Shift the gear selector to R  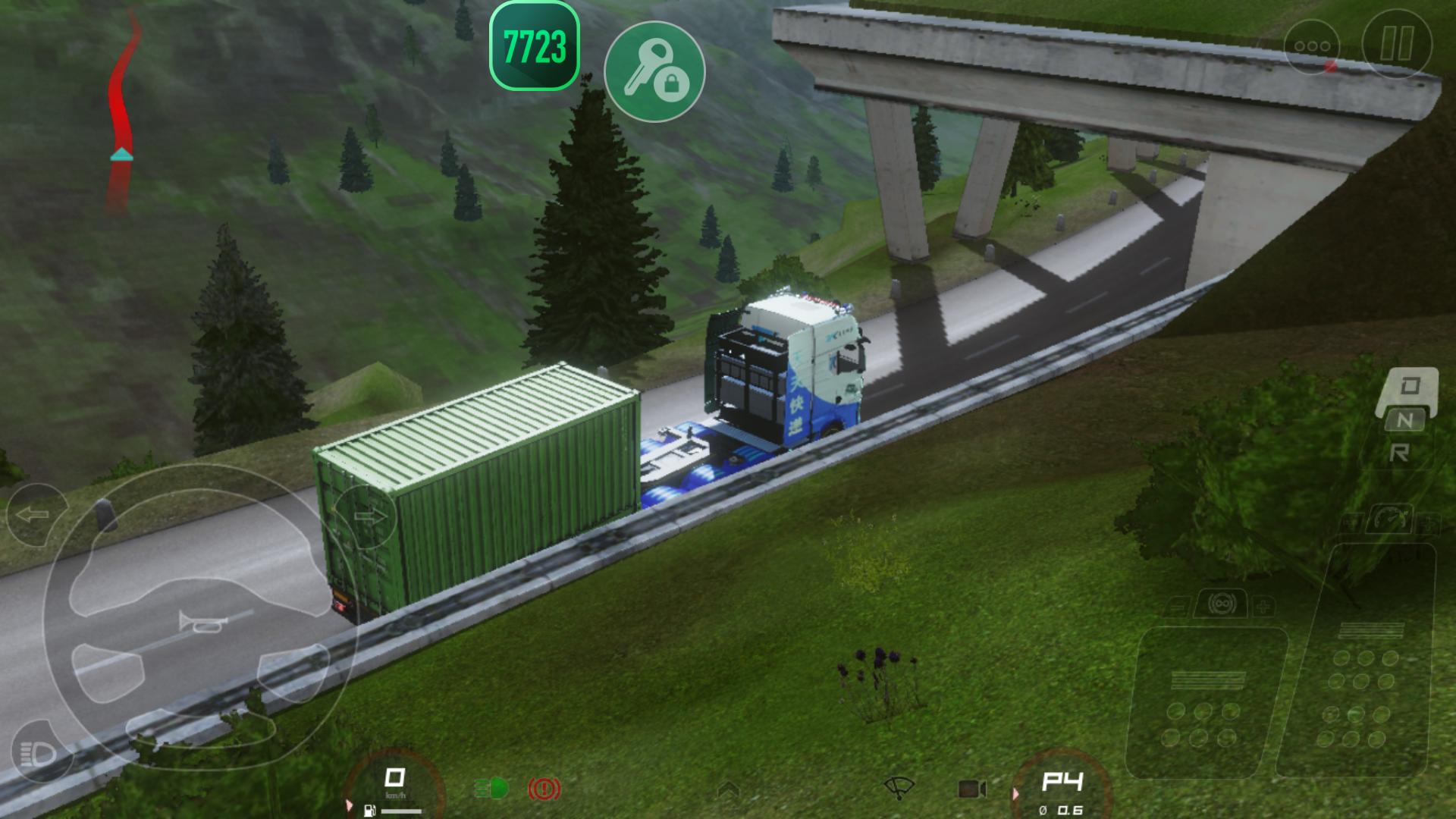(1399, 453)
